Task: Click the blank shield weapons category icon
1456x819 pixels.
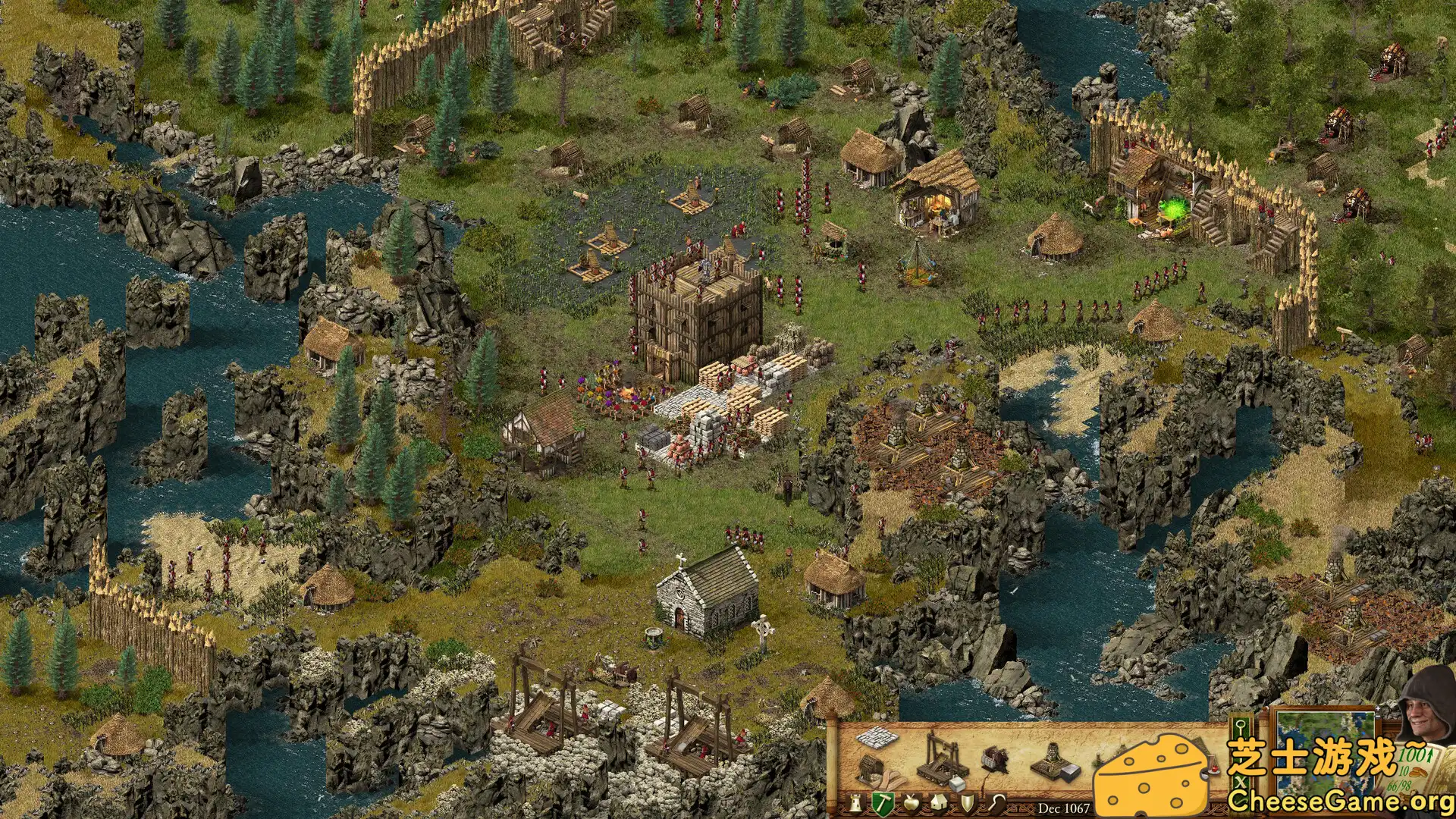Action: 968,802
